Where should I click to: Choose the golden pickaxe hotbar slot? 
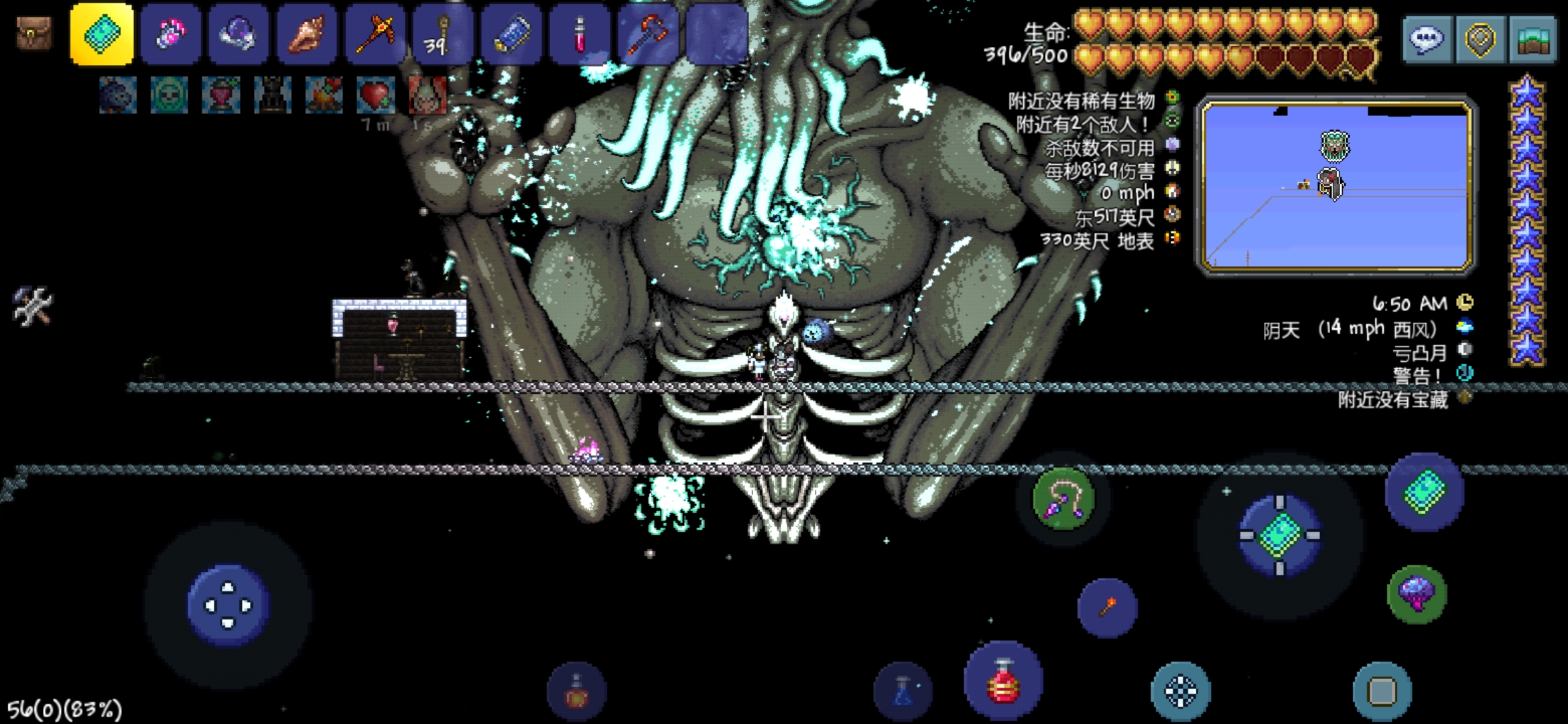click(375, 34)
